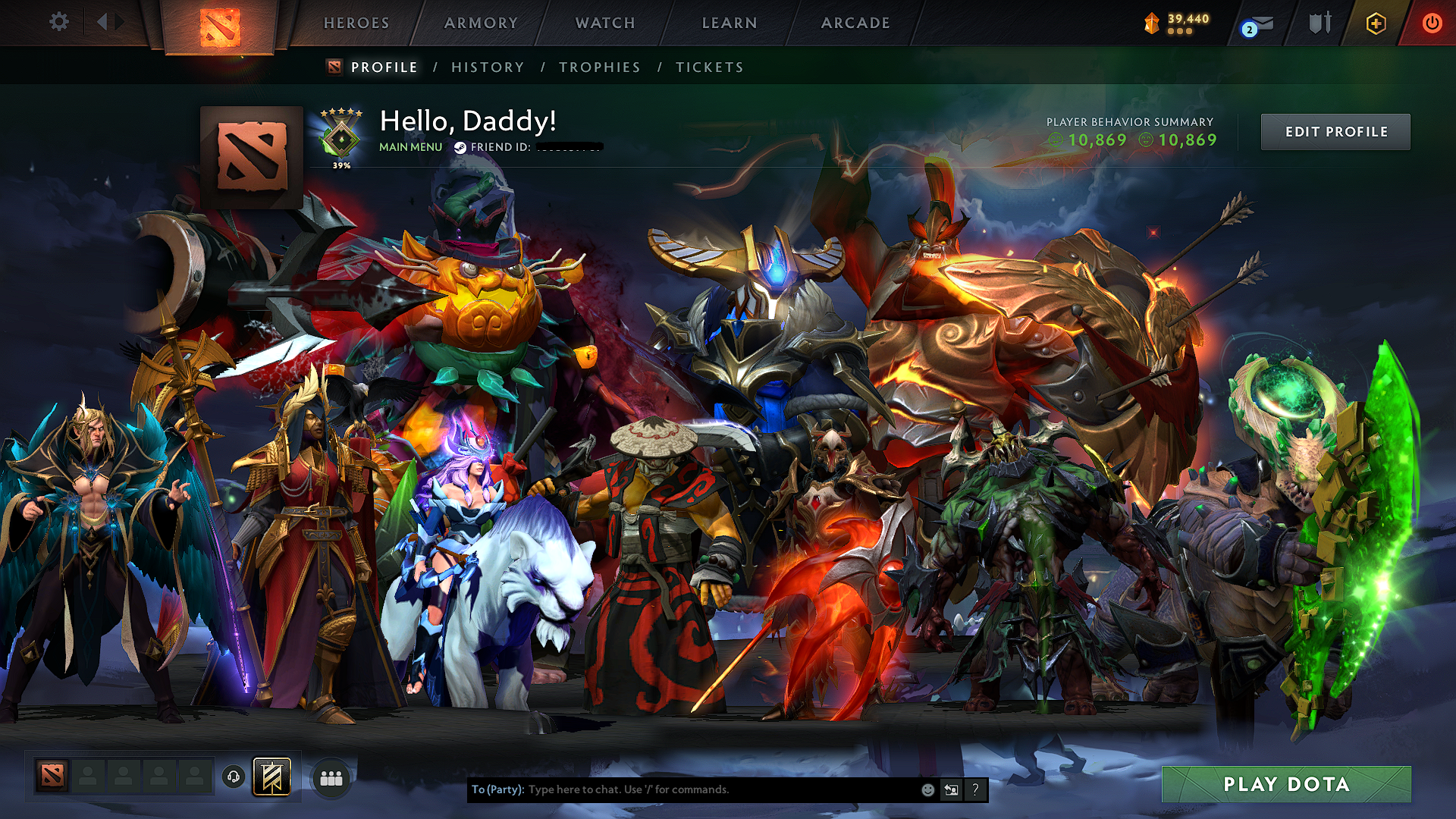Screen dimensions: 1456x819
Task: Click the guild banner icon near party slots
Action: (x=275, y=777)
